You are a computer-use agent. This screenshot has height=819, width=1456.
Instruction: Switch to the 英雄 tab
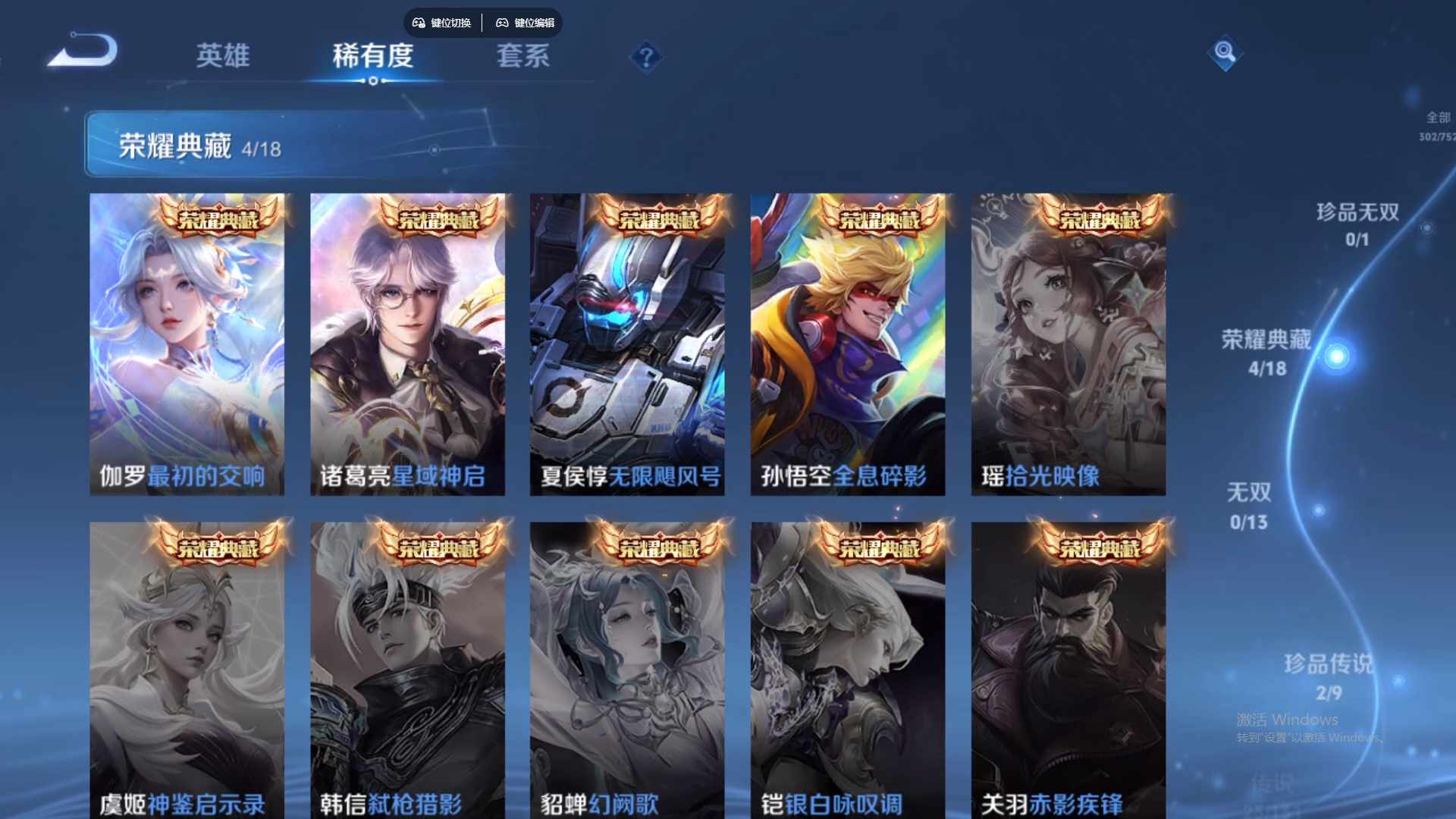[x=223, y=56]
